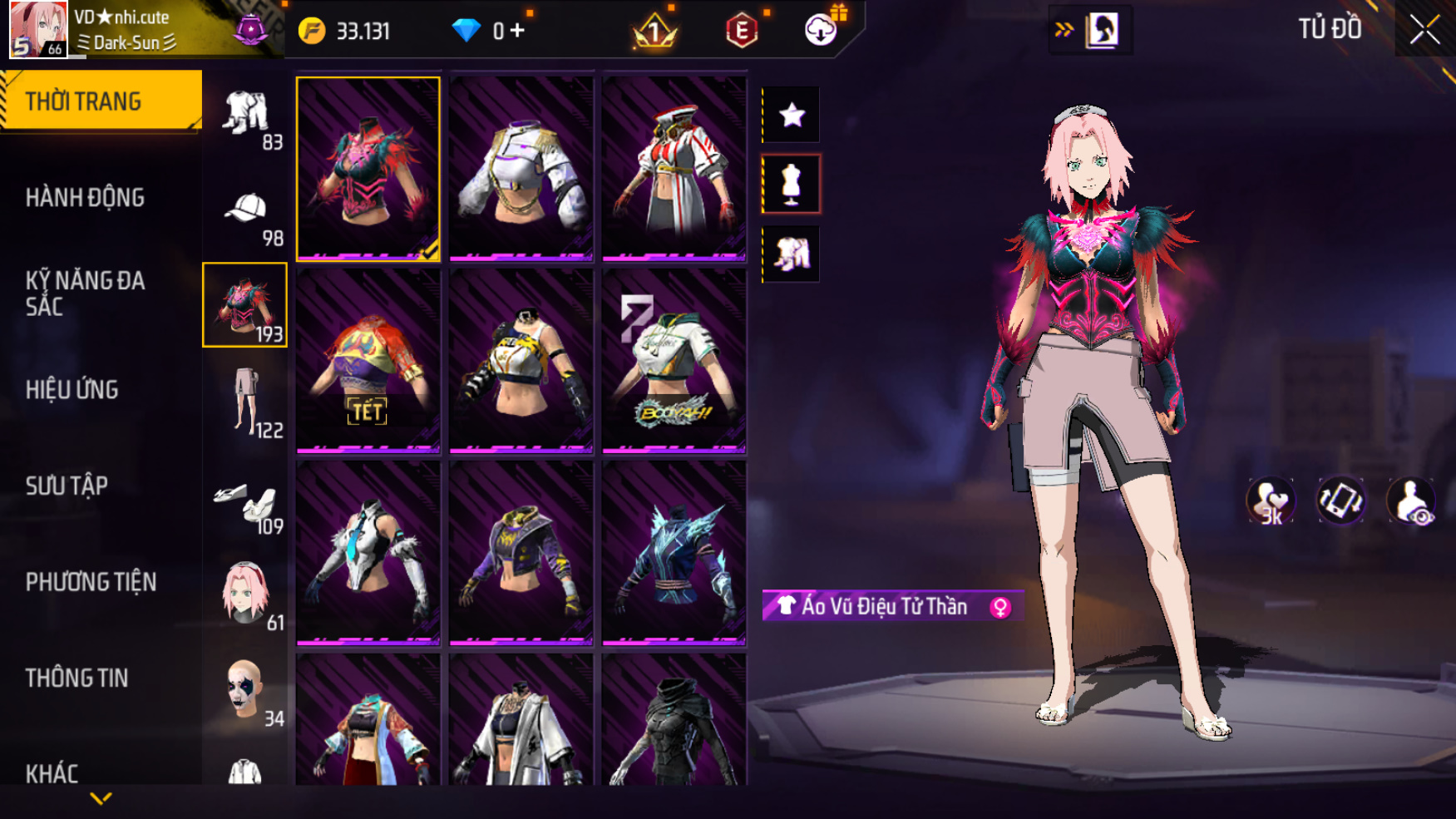This screenshot has height=819, width=1456.
Task: Open the Hiệu Ứng menu
Action: [x=72, y=390]
